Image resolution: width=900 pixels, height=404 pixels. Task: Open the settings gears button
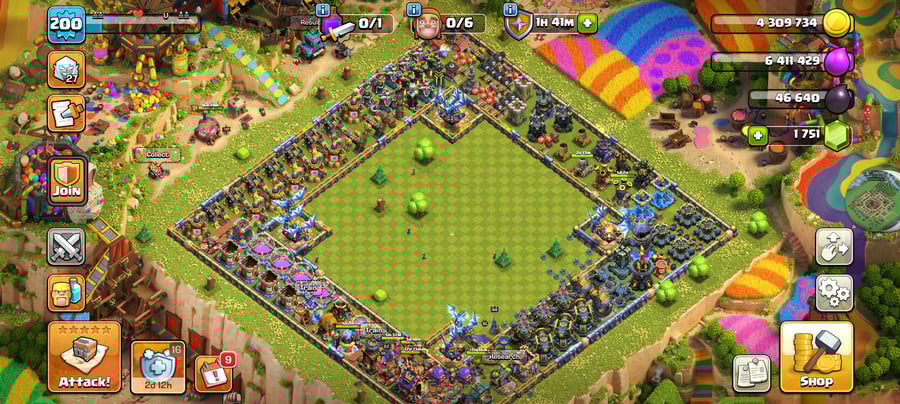tap(834, 293)
